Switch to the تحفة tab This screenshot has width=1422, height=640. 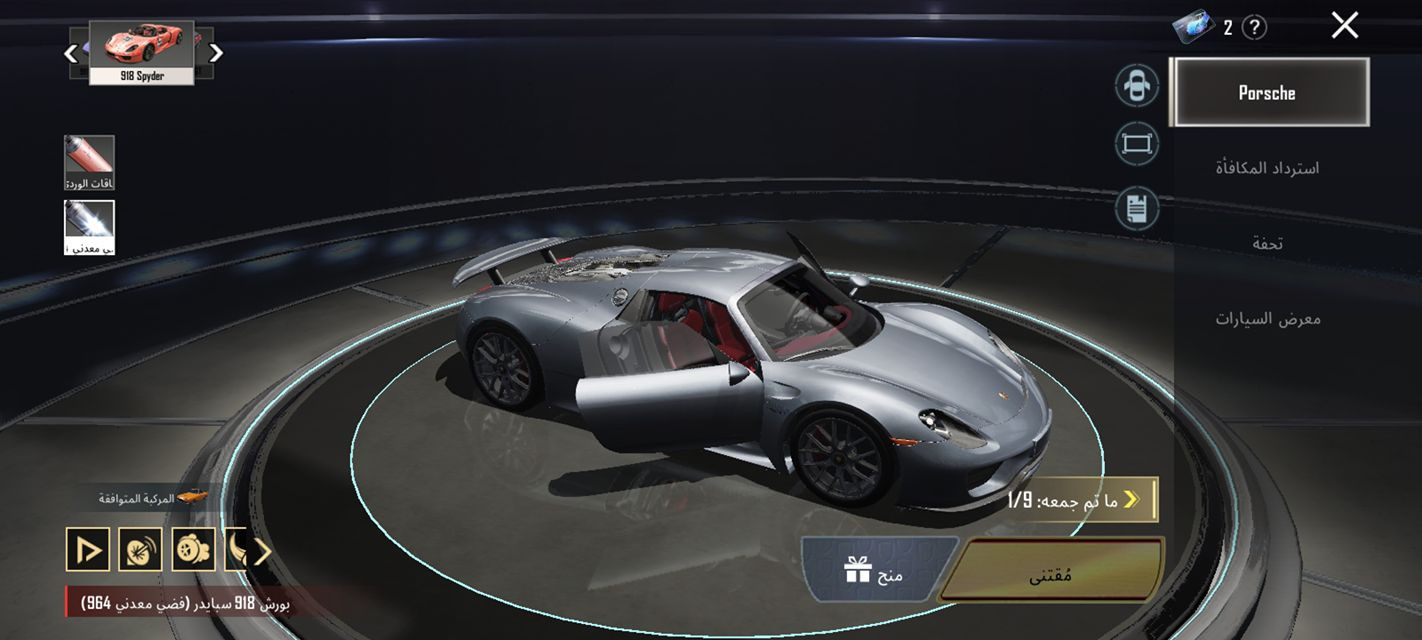tap(1268, 243)
